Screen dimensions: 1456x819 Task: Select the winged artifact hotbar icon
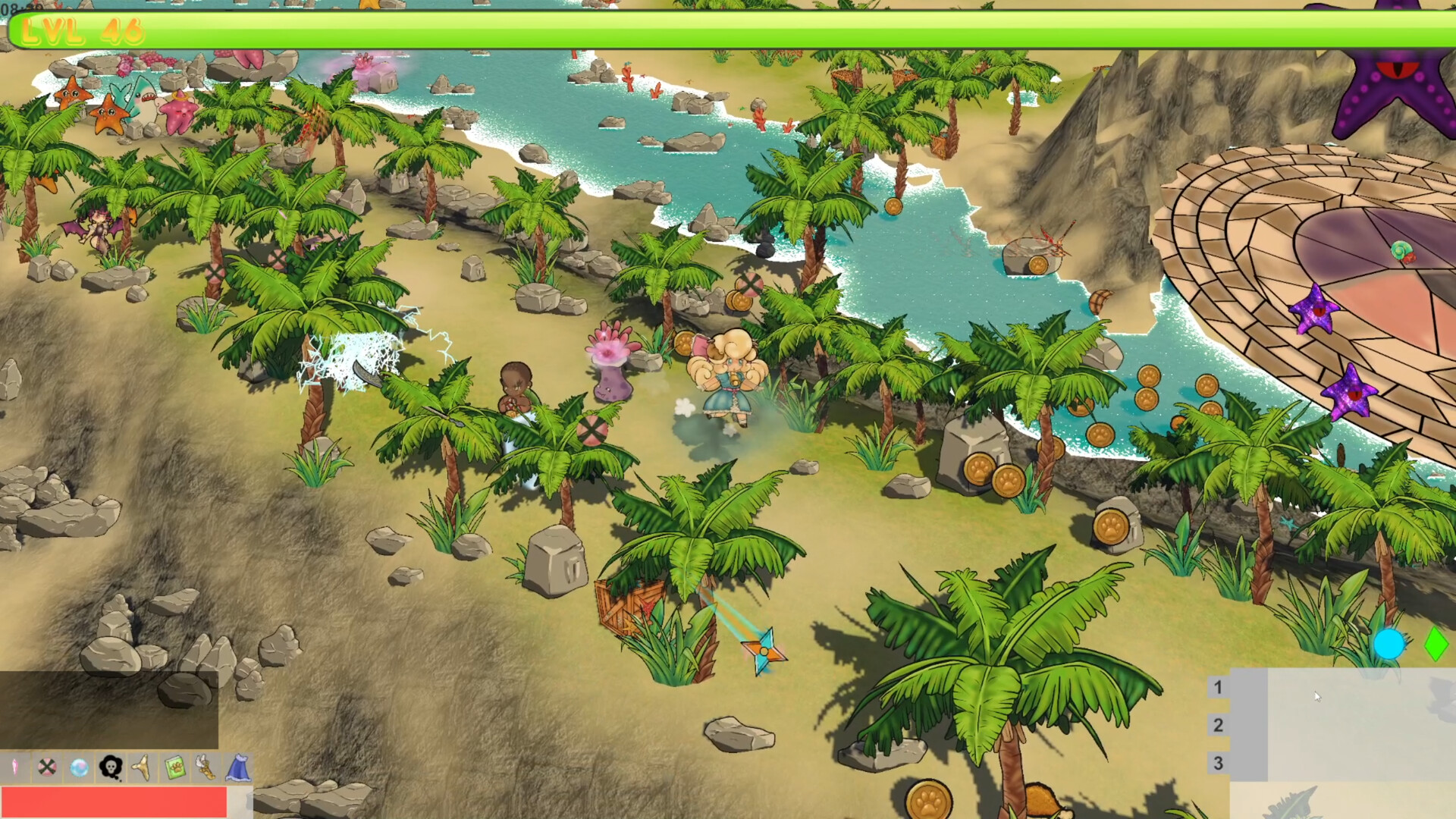point(205,767)
